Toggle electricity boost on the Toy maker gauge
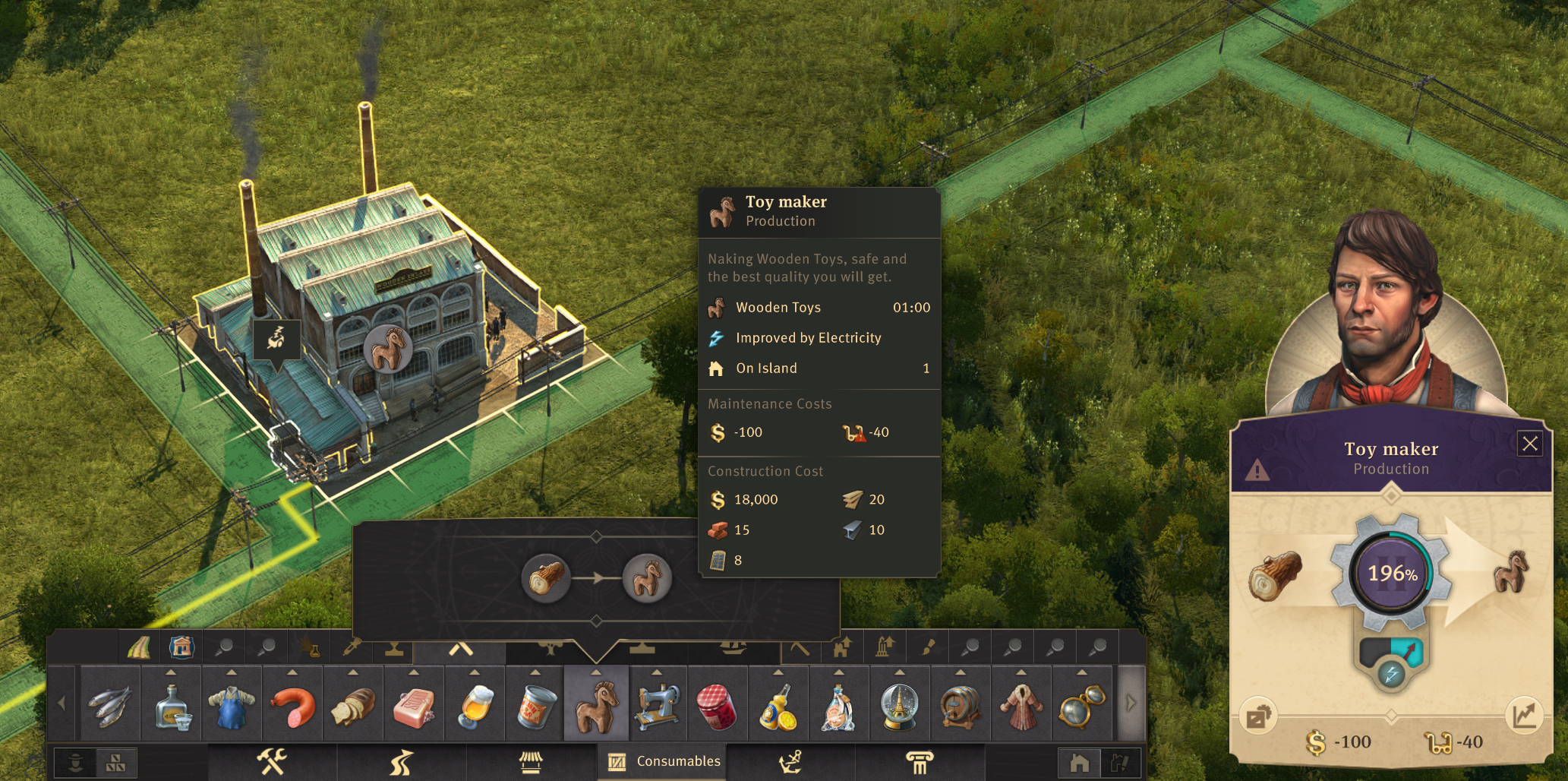Screen dimensions: 1568x781 (1391, 674)
